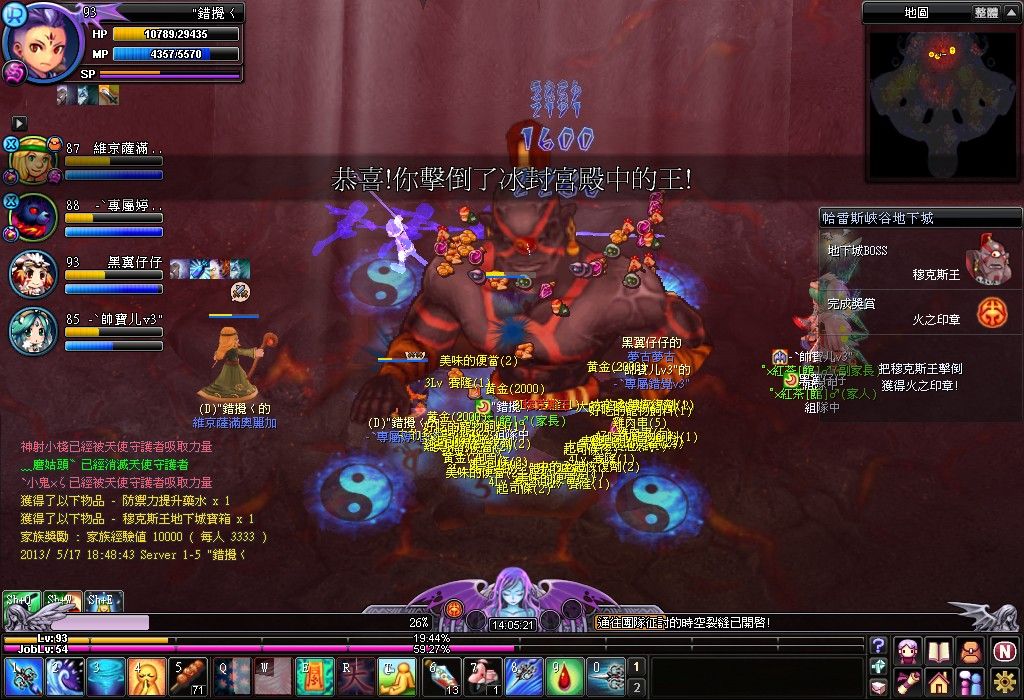Click the house icon button
This screenshot has width=1024, height=700.
[938, 682]
